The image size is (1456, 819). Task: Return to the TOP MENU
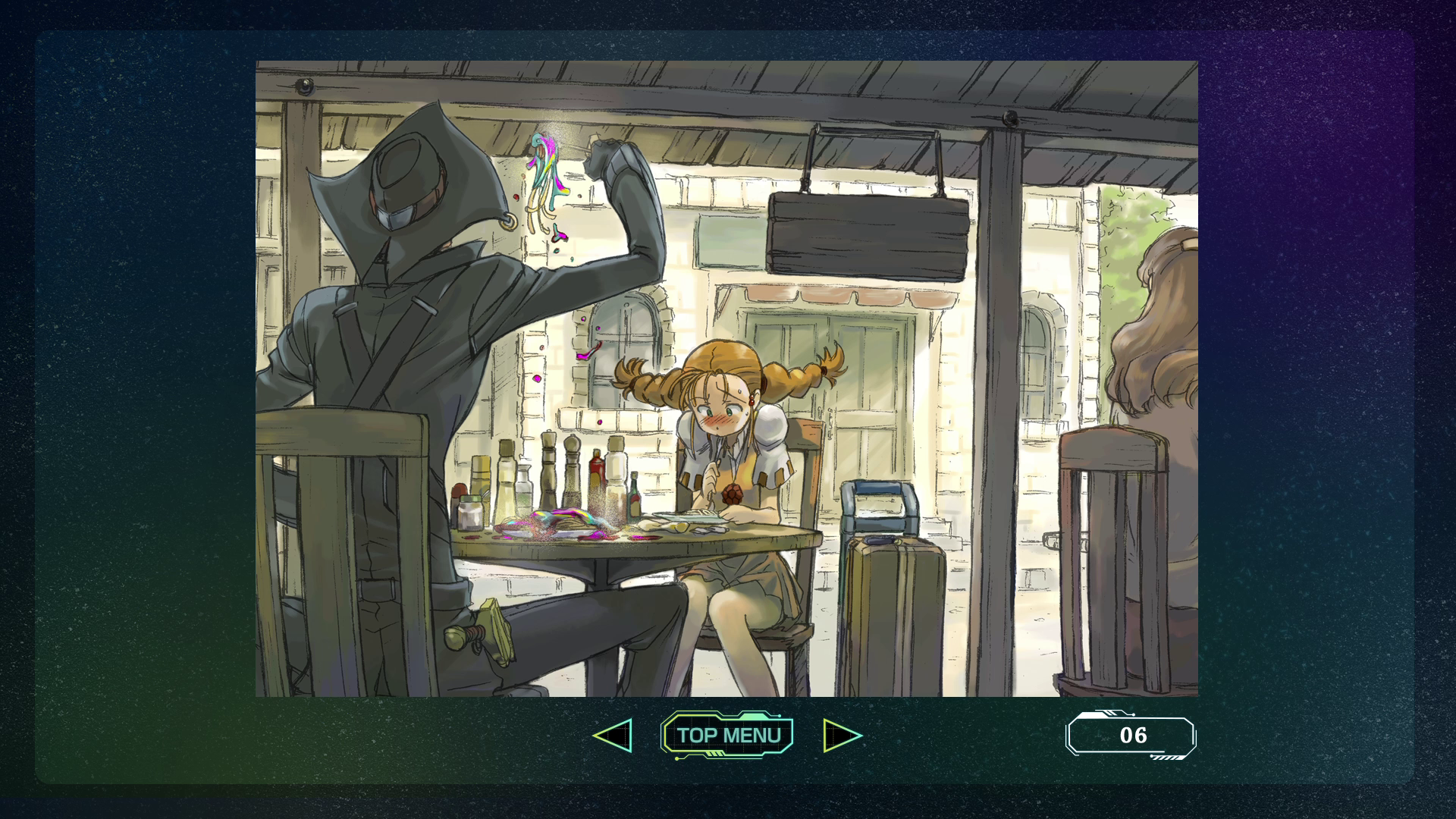tap(728, 735)
